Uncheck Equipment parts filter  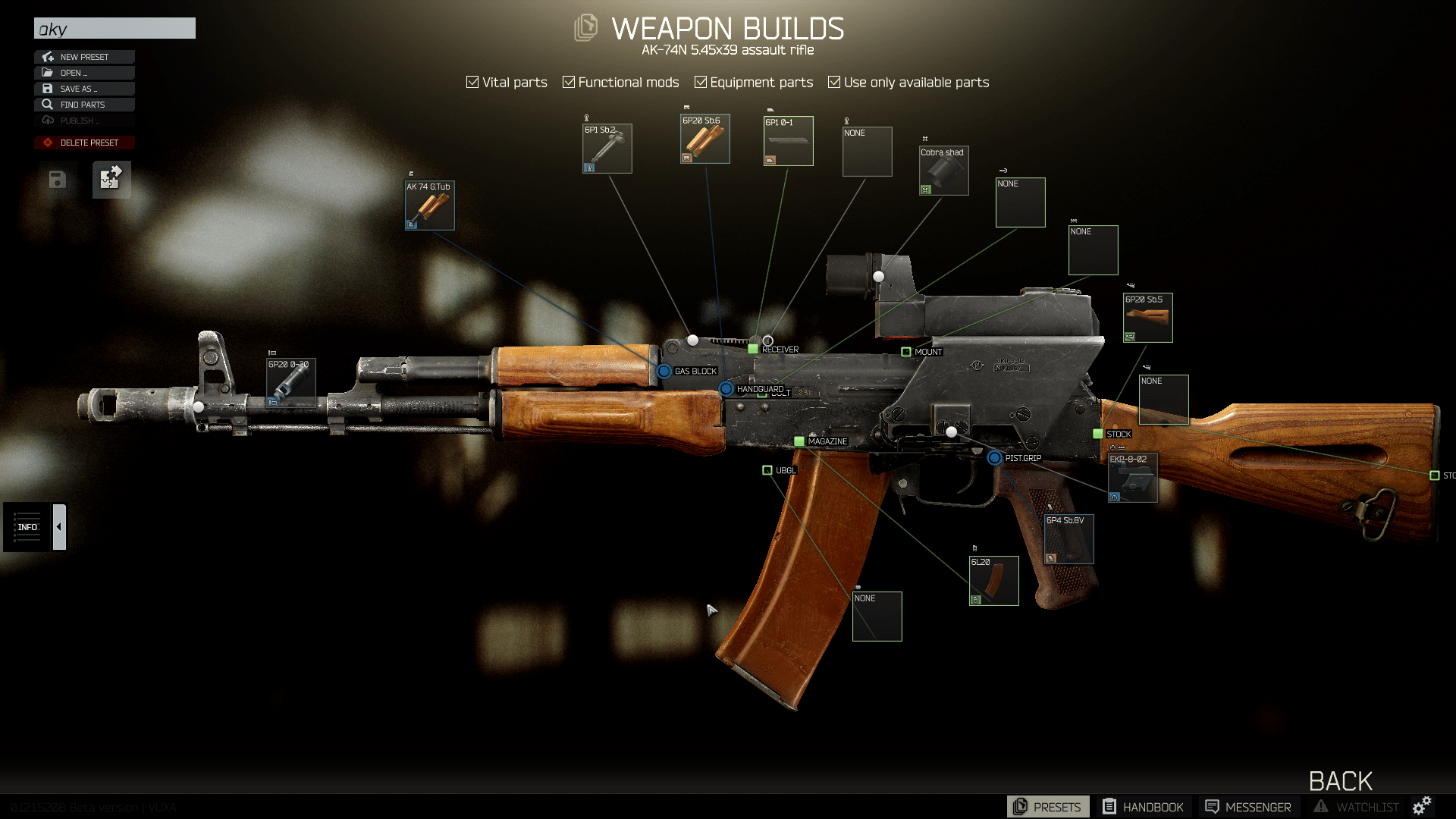(701, 82)
